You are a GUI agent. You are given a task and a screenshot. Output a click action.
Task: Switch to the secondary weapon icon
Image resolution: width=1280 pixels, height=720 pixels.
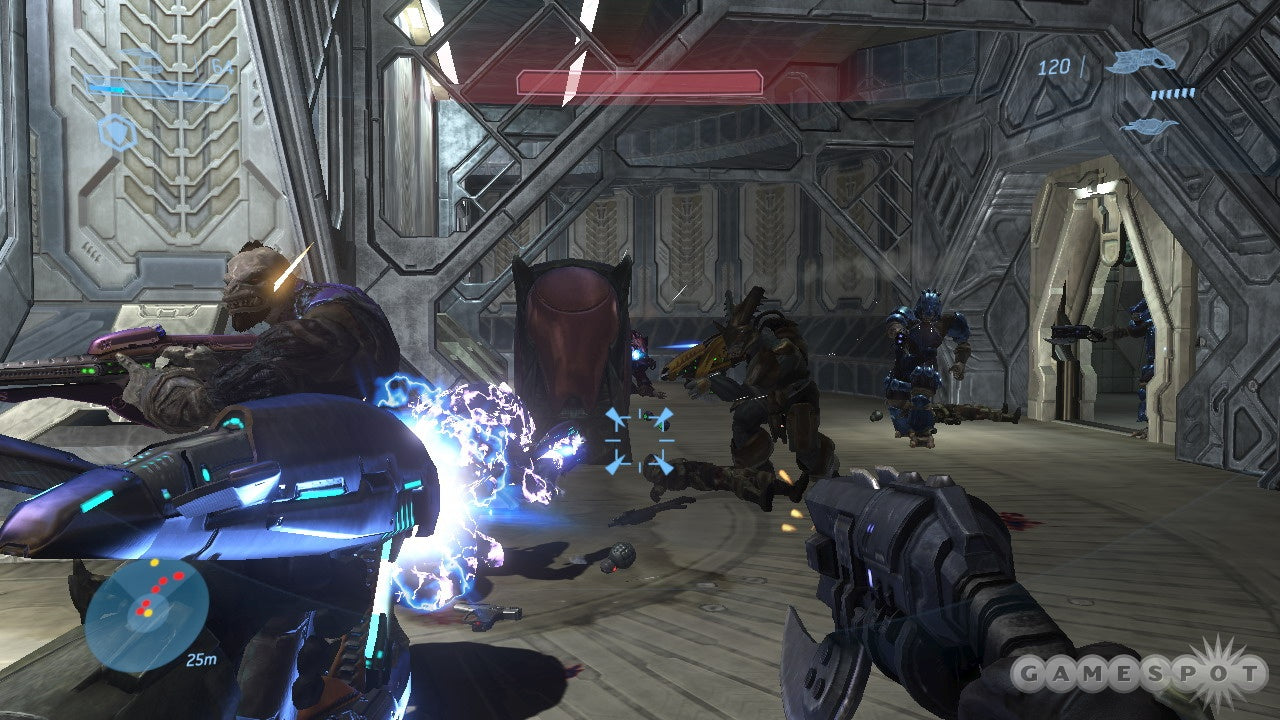click(1148, 126)
